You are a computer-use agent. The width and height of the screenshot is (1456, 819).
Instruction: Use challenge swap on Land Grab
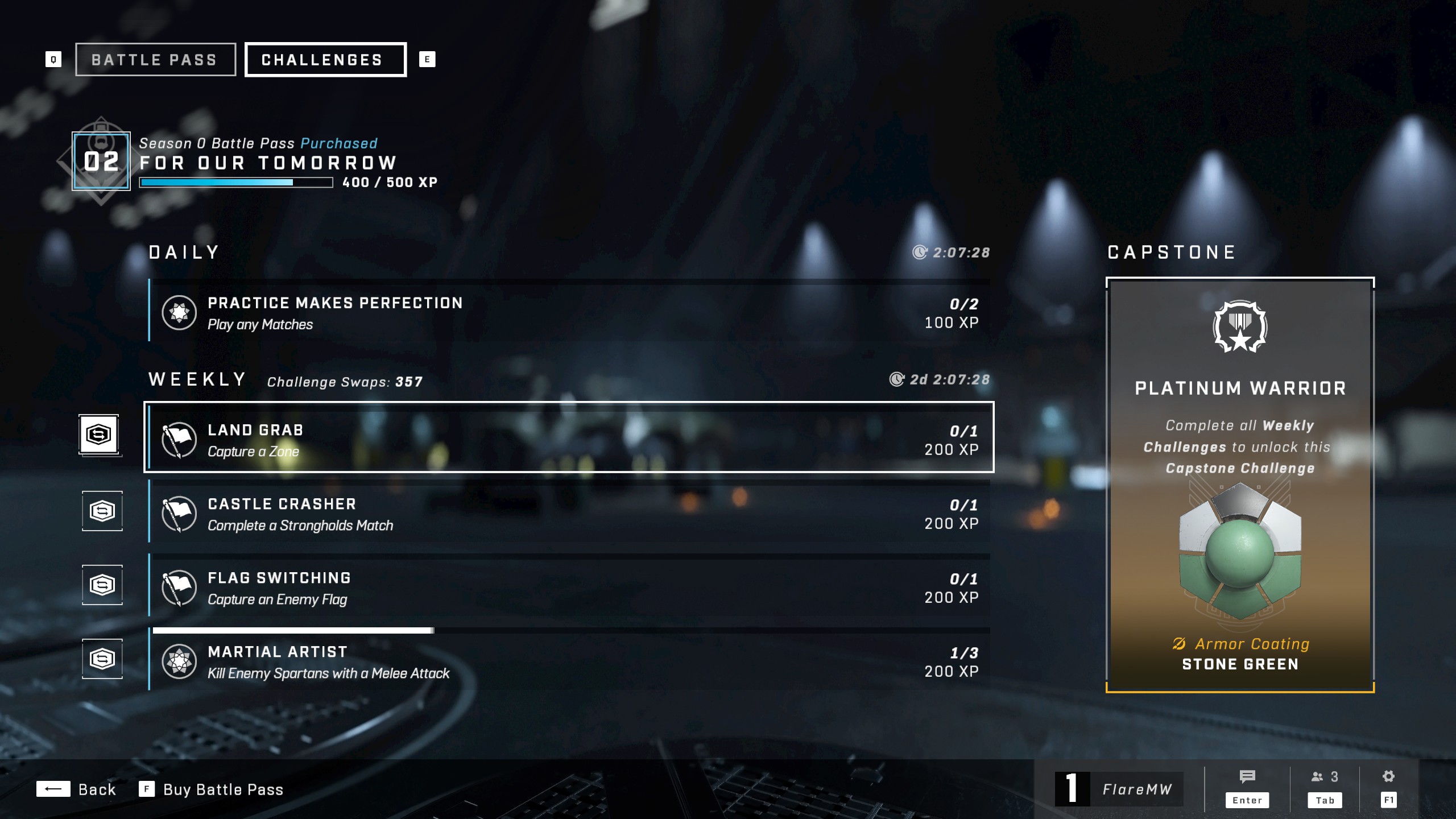pyautogui.click(x=99, y=435)
